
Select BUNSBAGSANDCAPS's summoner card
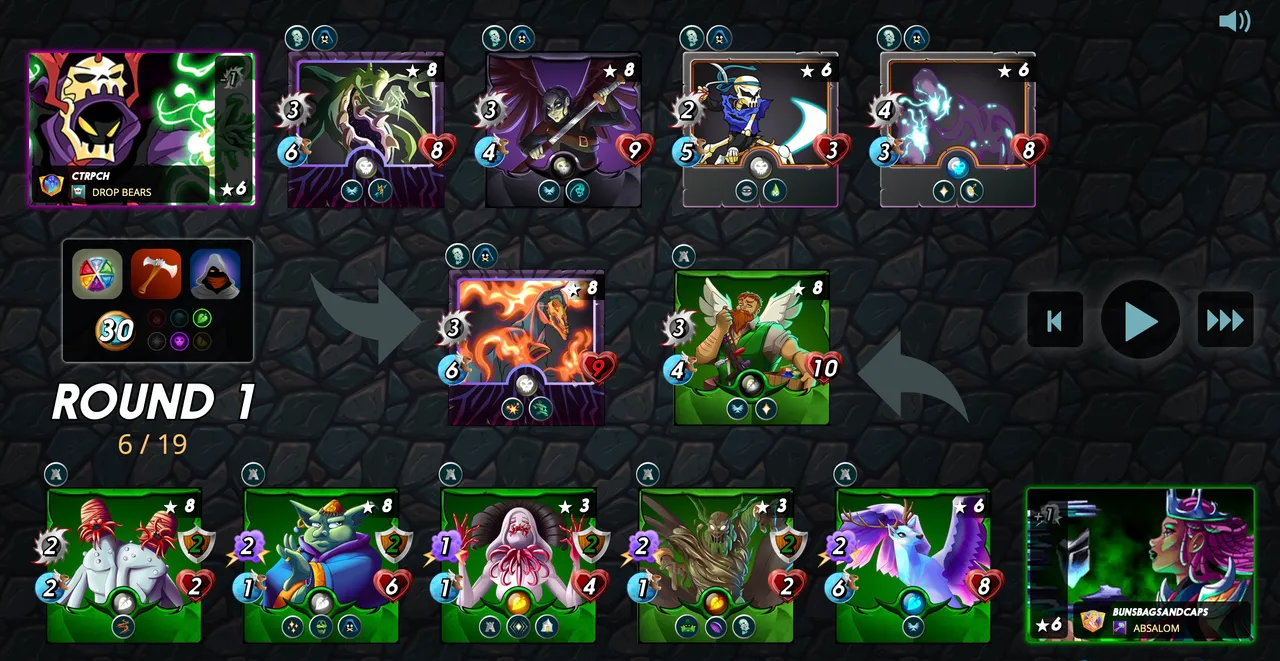tap(1140, 563)
